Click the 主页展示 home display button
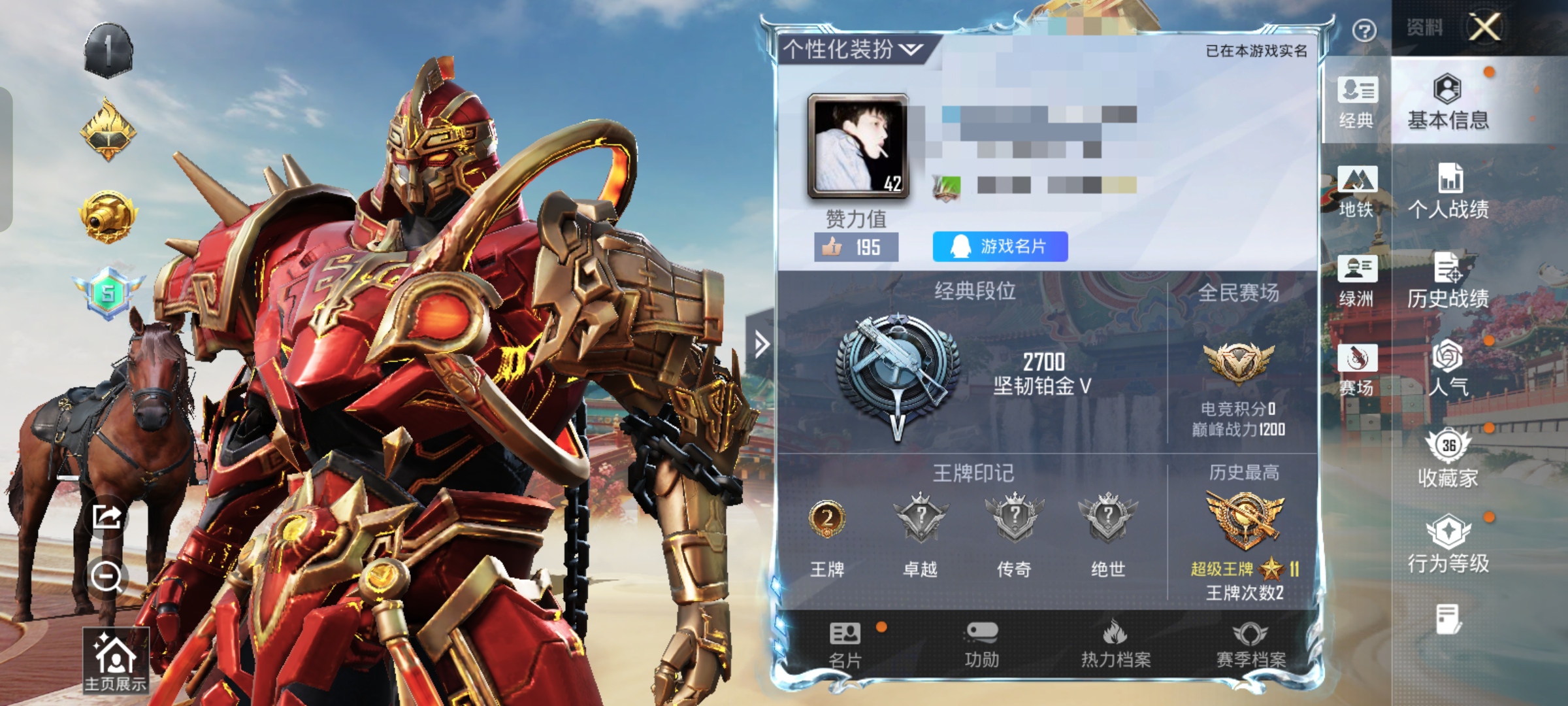 point(116,660)
